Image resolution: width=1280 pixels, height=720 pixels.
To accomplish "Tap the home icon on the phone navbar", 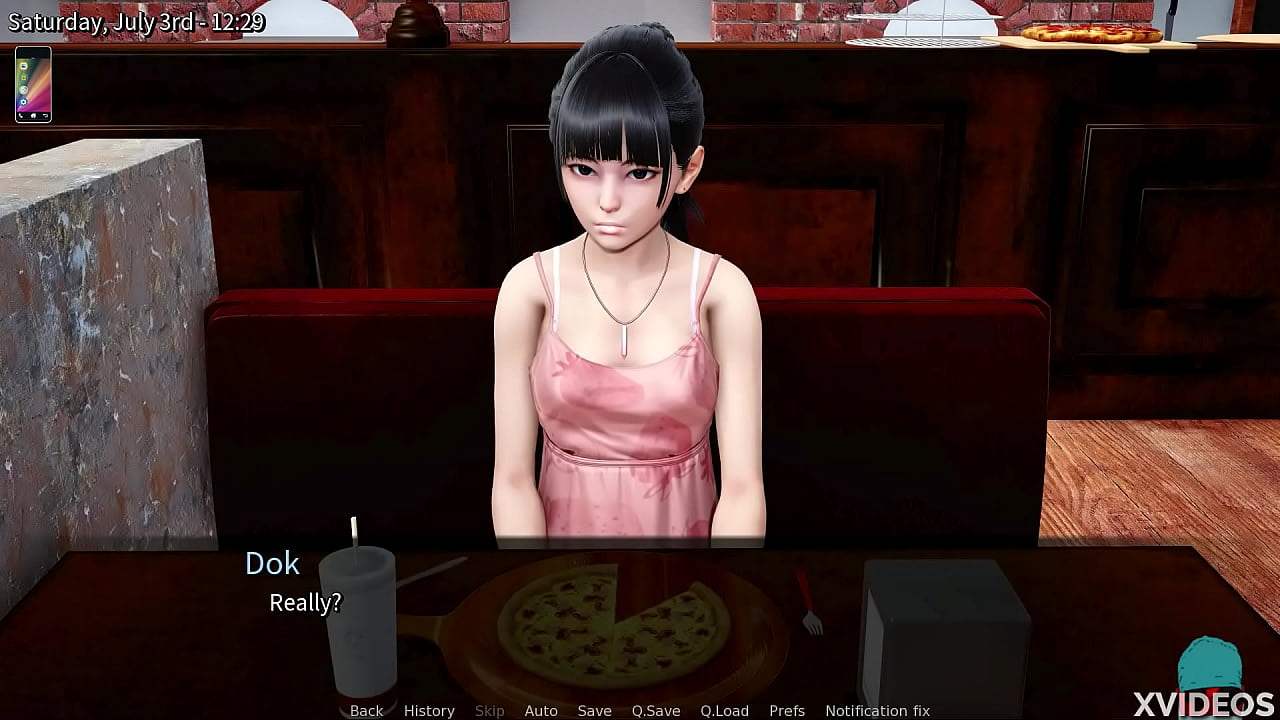I will point(33,116).
